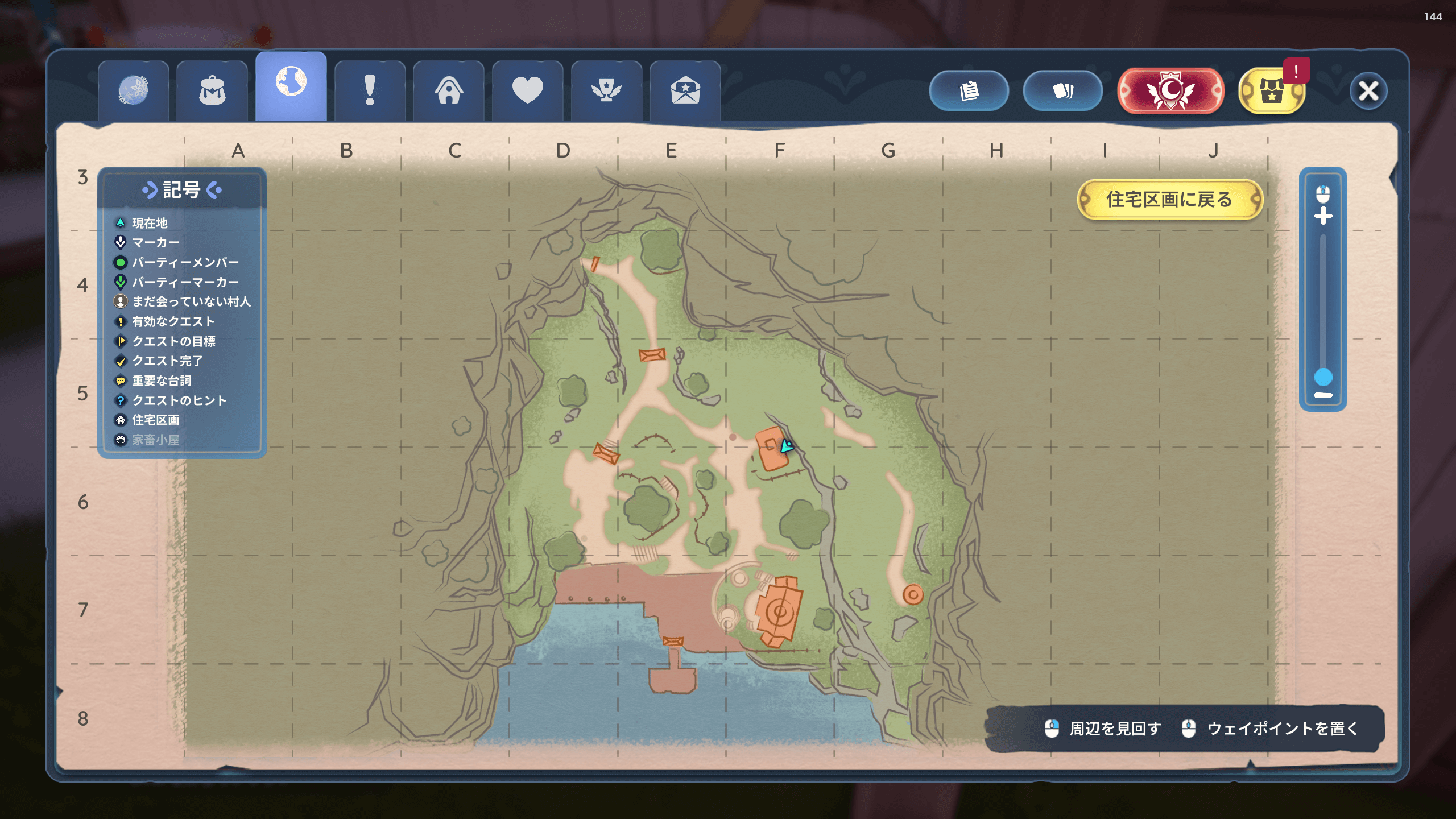Image resolution: width=1456 pixels, height=819 pixels.
Task: Open the red crescent moon emblem button
Action: [x=1170, y=90]
